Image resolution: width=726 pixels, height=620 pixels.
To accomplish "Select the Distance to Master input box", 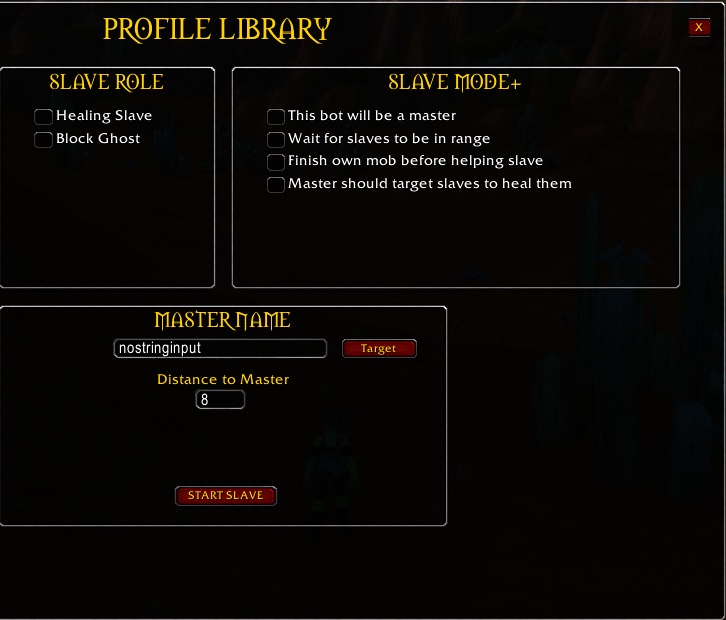I will coord(220,400).
